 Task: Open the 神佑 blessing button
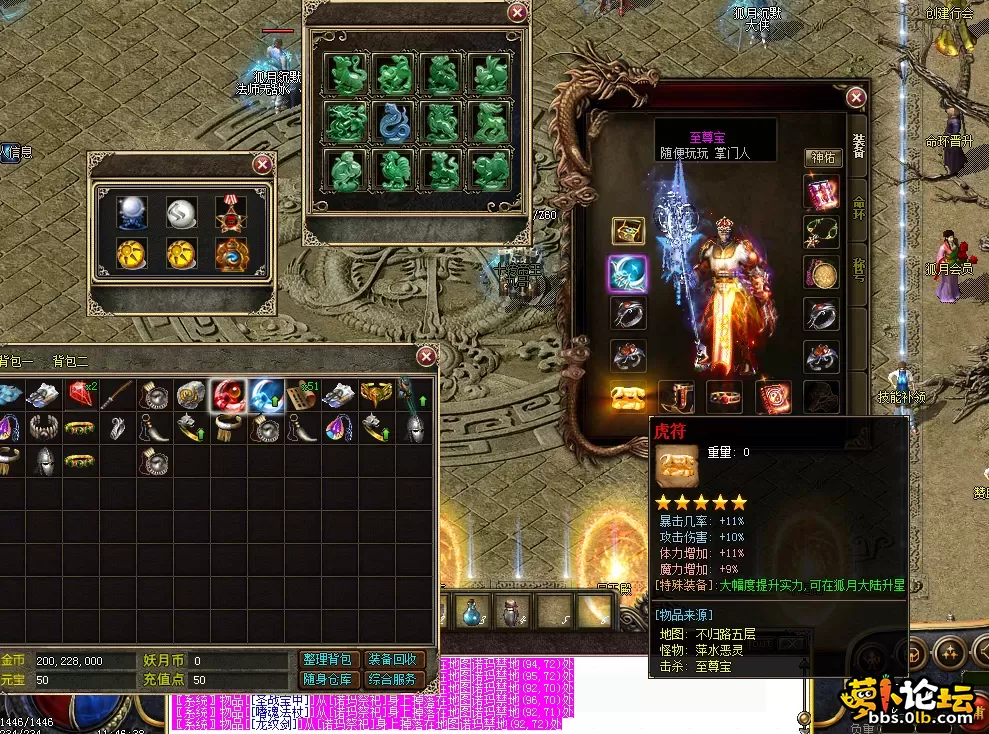[822, 158]
